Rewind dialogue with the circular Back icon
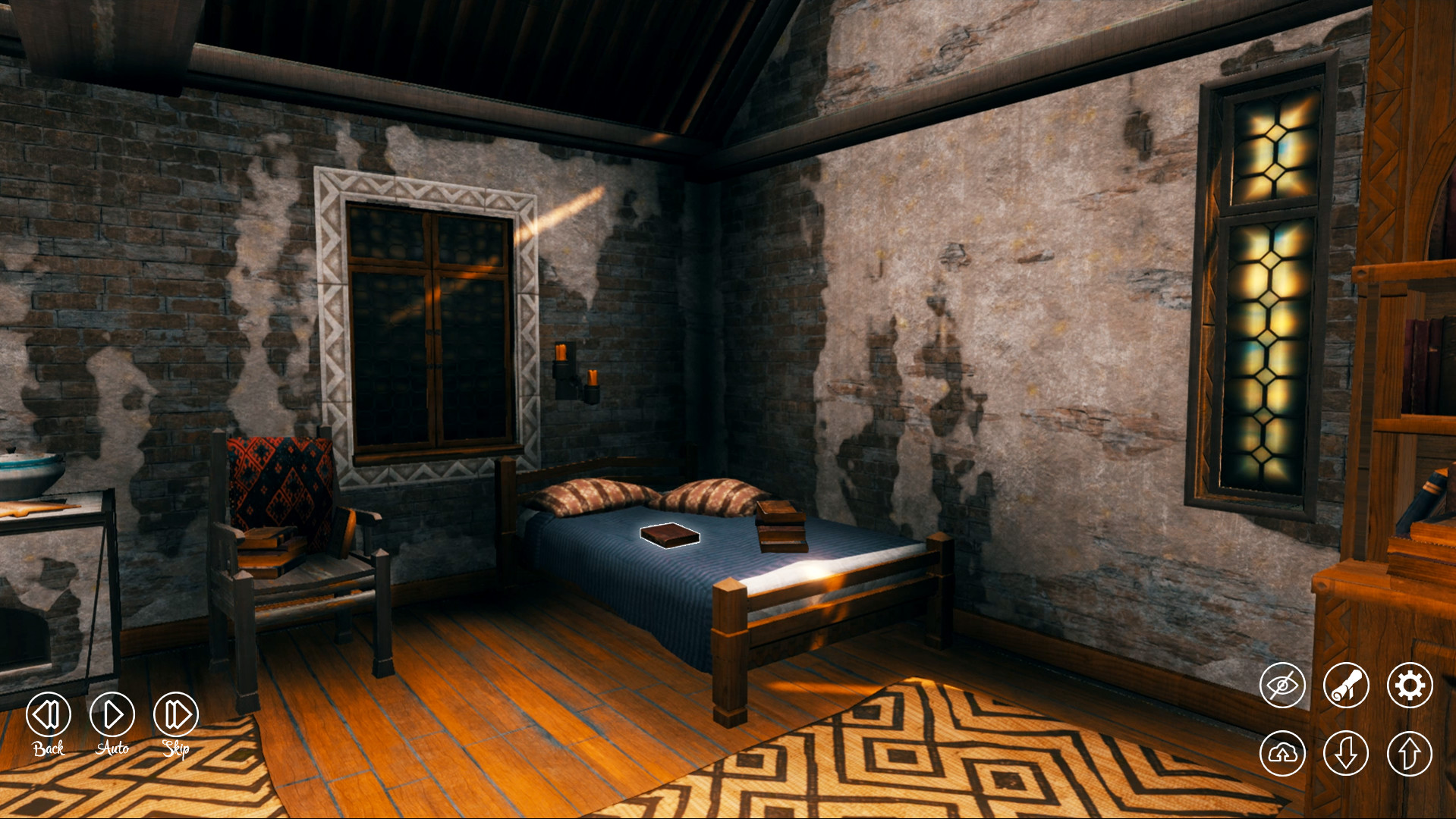The height and width of the screenshot is (819, 1456). coord(48,713)
